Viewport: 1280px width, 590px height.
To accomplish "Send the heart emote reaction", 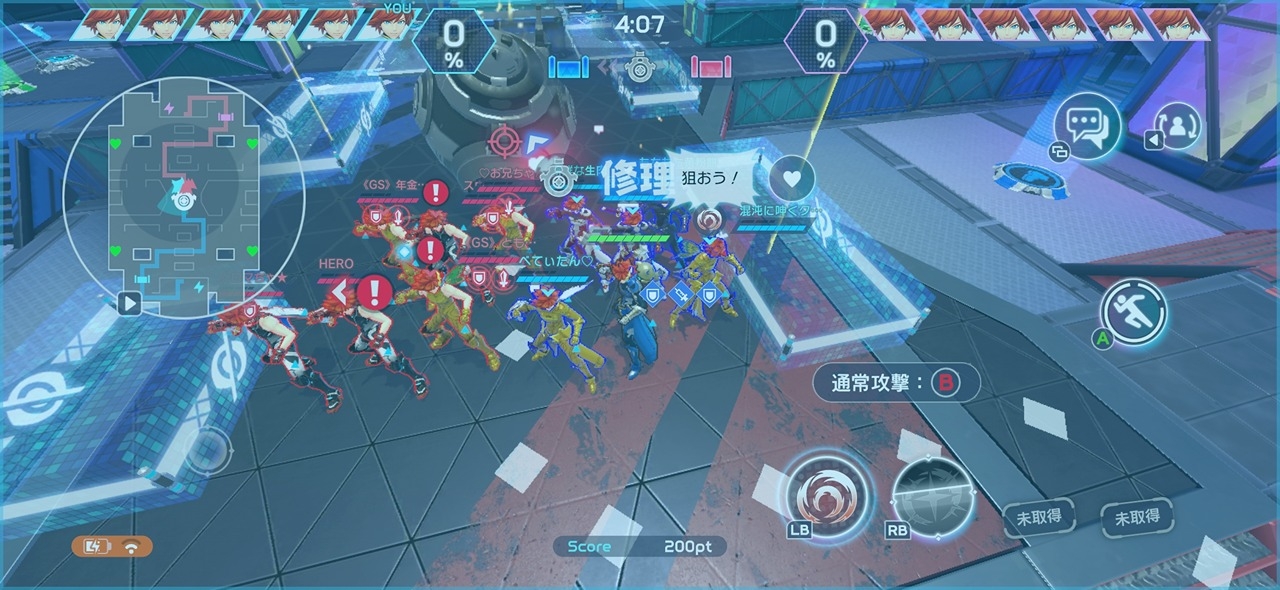I will 792,180.
